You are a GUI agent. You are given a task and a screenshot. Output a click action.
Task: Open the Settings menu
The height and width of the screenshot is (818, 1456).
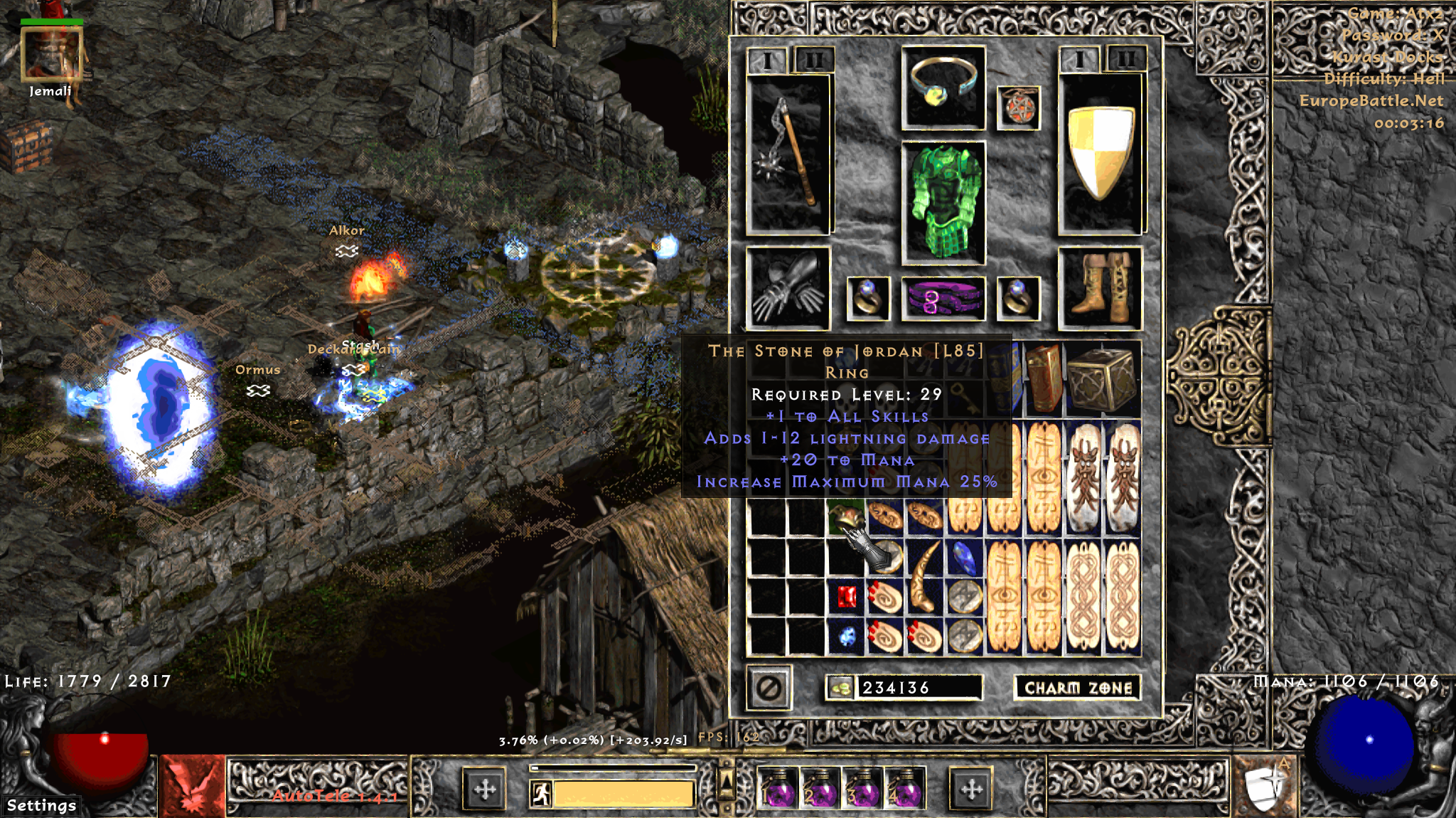[x=41, y=805]
